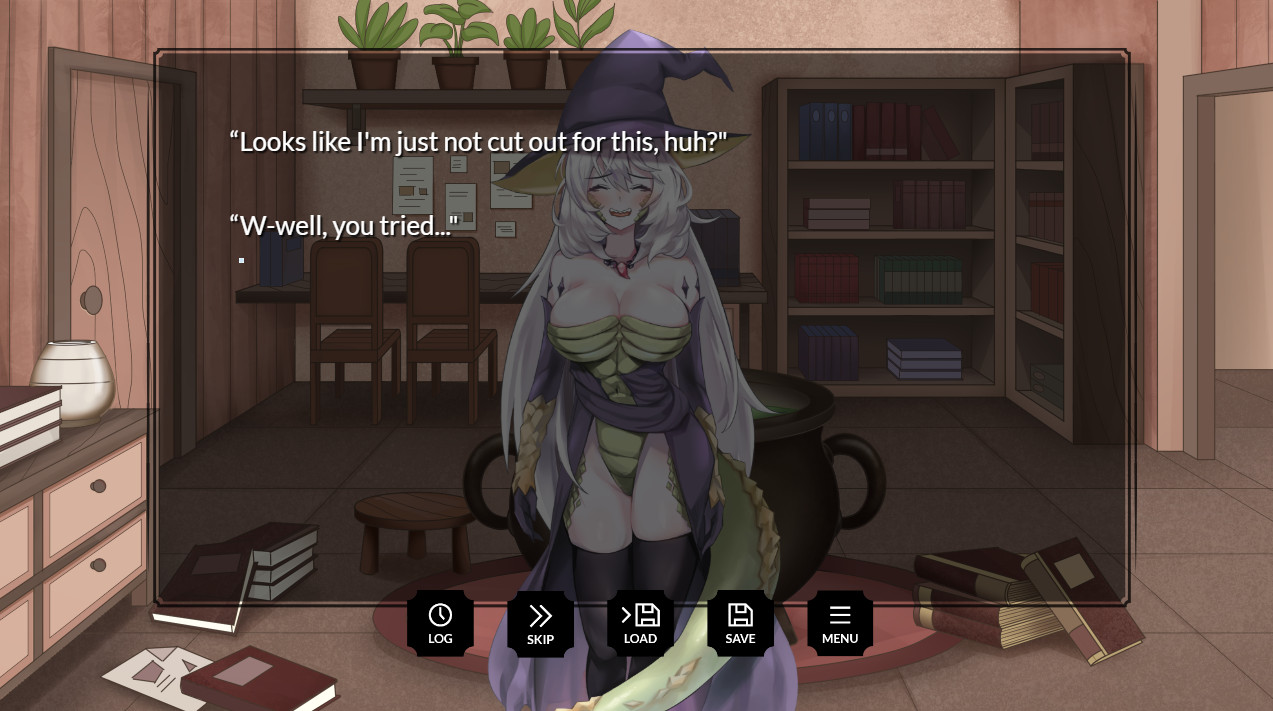Open the Menu button
This screenshot has width=1273, height=711.
[x=840, y=623]
